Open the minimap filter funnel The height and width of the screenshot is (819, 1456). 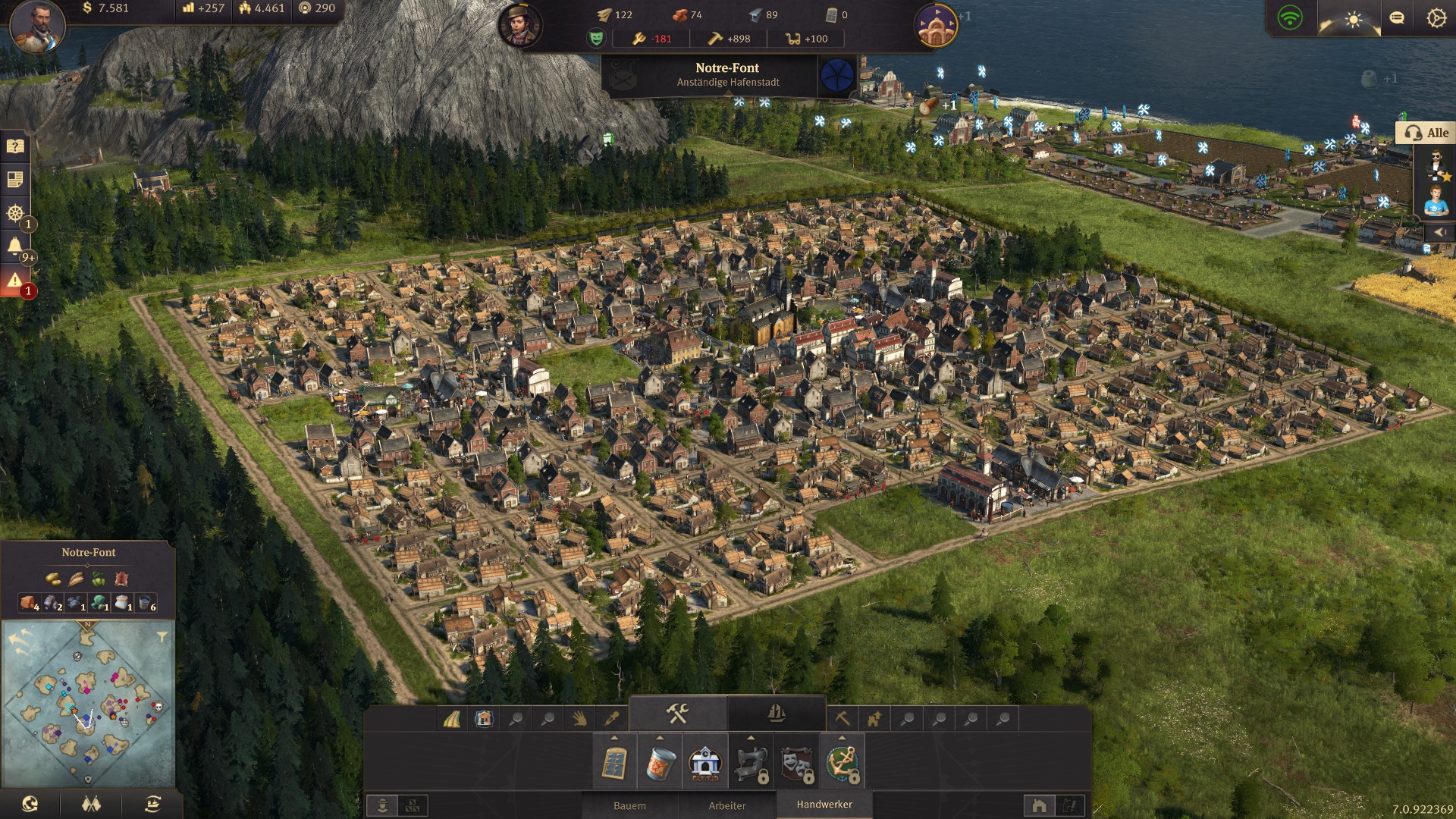[x=162, y=637]
